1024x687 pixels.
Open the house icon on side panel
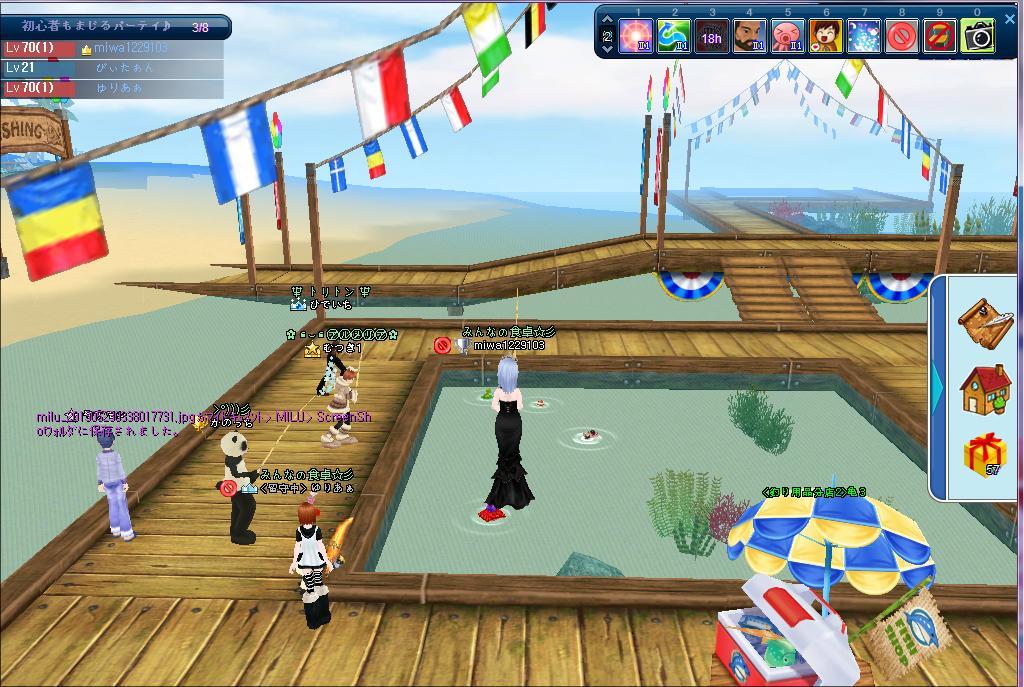[985, 389]
